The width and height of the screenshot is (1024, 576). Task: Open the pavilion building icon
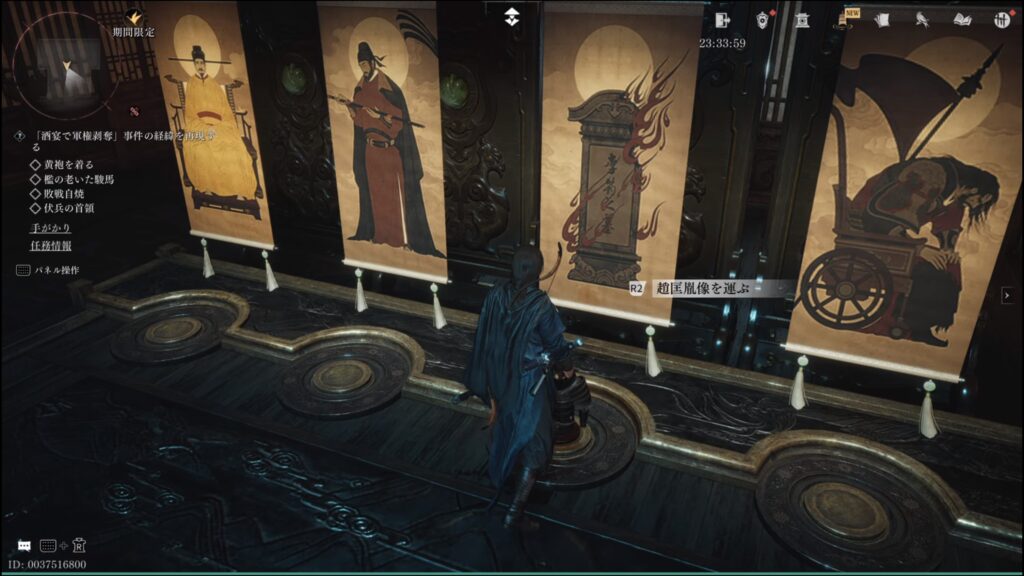(x=801, y=19)
